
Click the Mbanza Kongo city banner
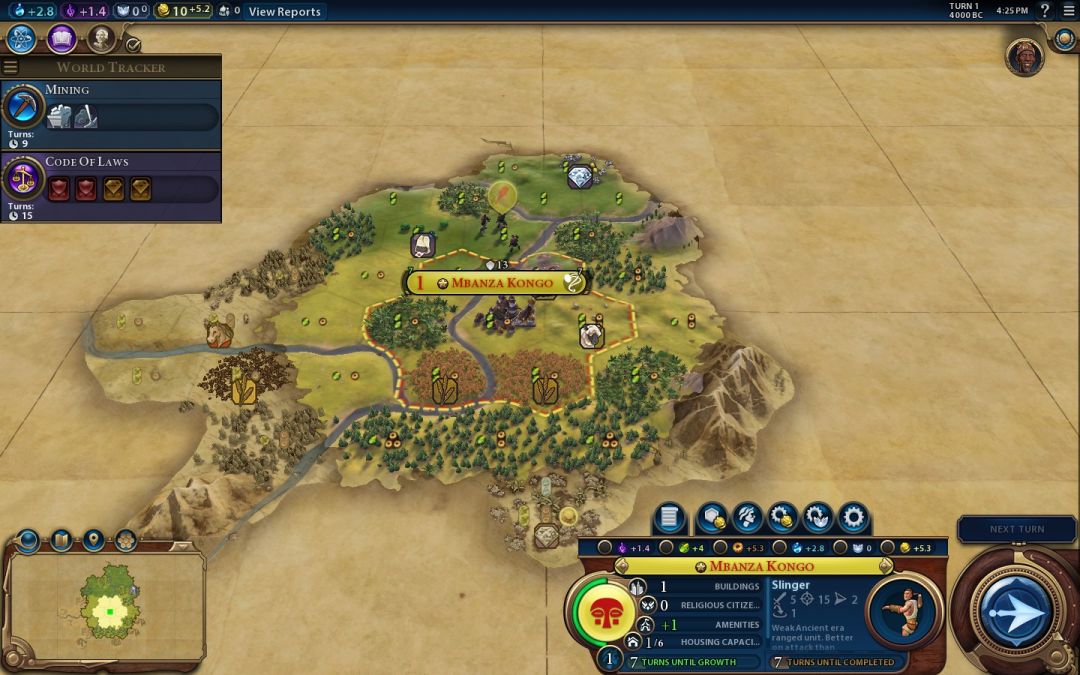click(x=496, y=283)
